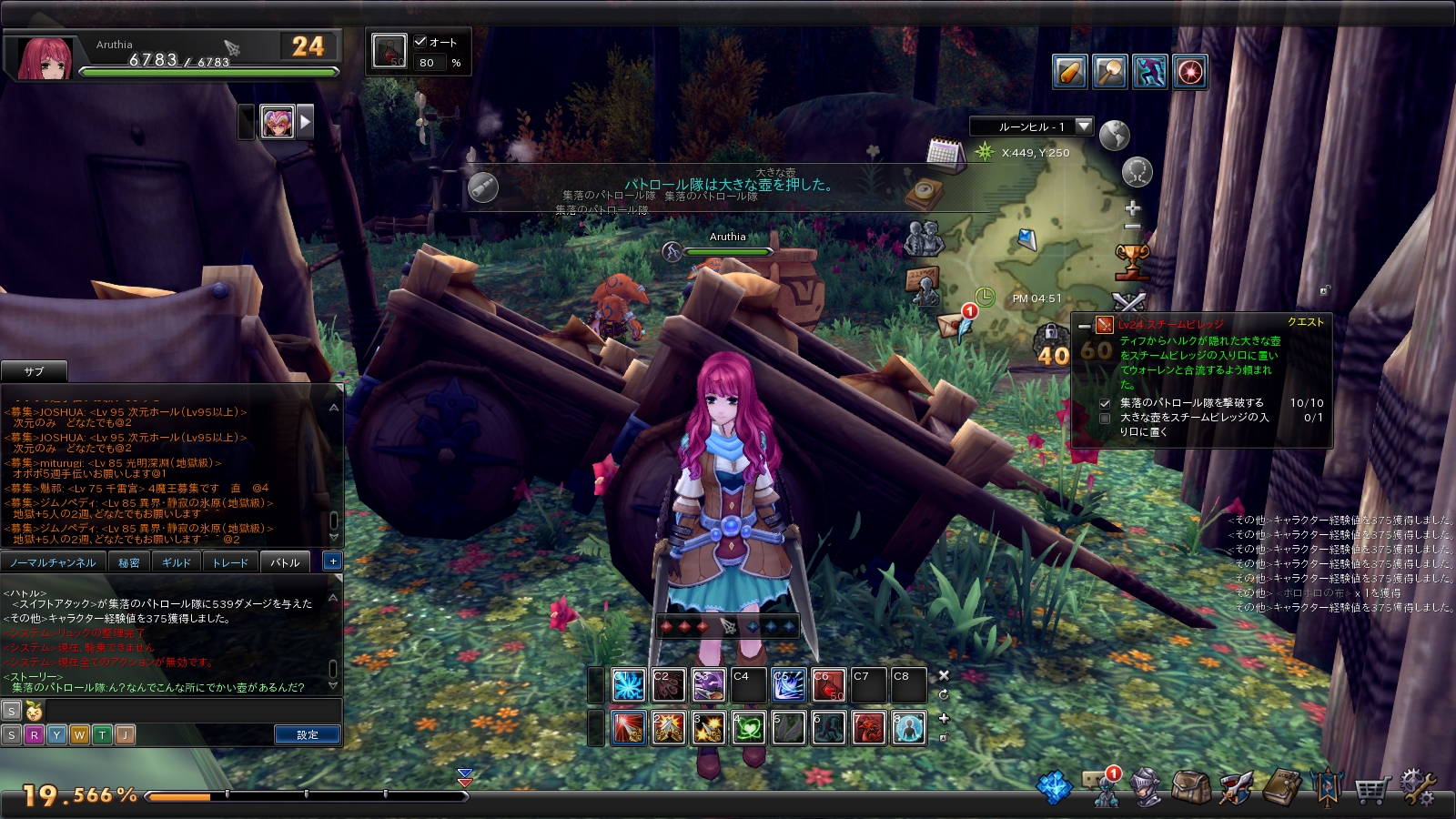The image size is (1456, 819).
Task: Use the red potion in slot C6
Action: tap(828, 685)
